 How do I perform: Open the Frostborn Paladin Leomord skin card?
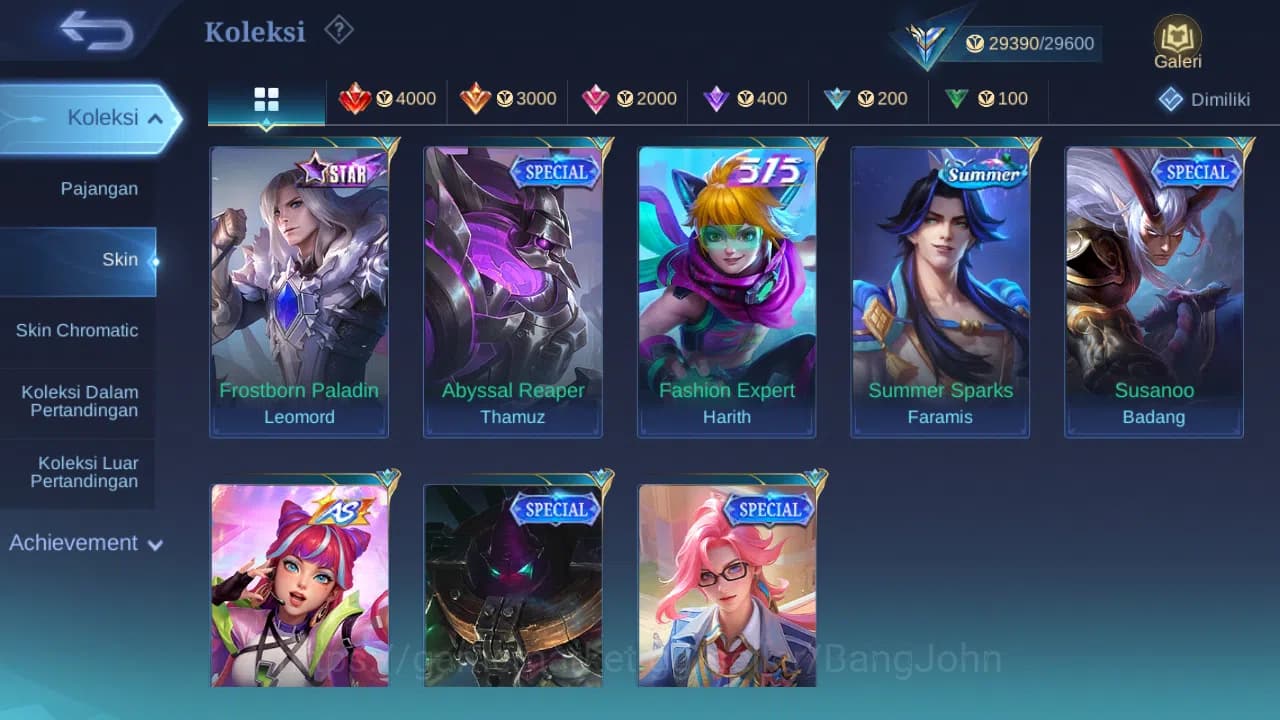[x=299, y=290]
